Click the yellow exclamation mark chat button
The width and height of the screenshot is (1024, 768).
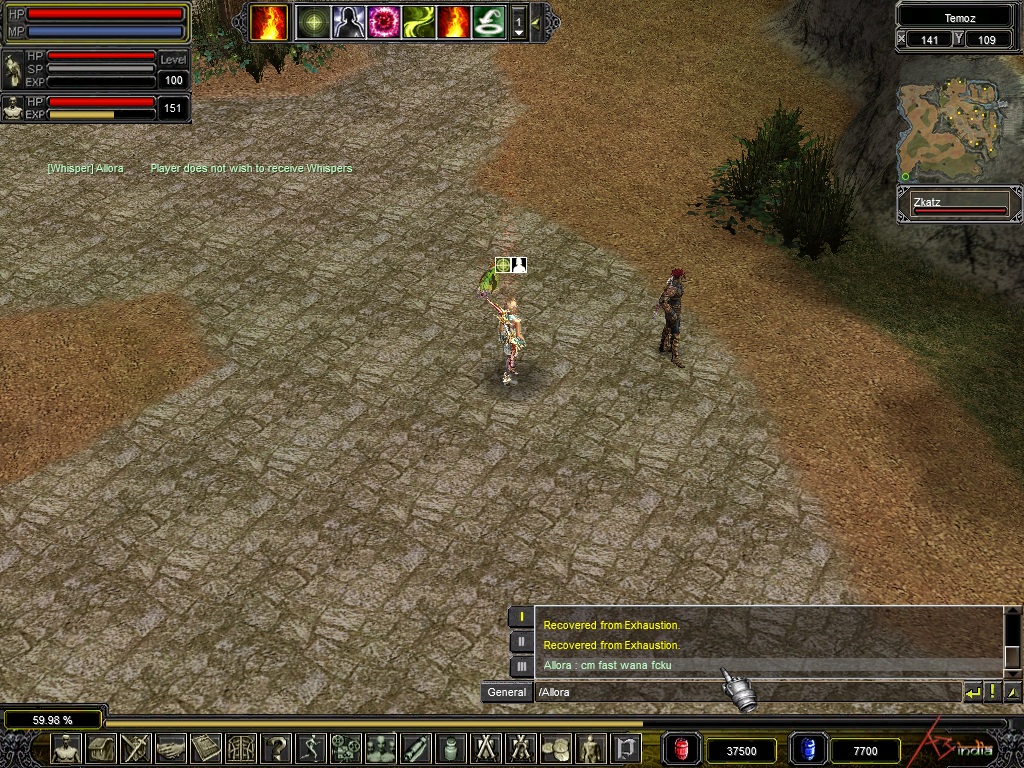tap(992, 692)
